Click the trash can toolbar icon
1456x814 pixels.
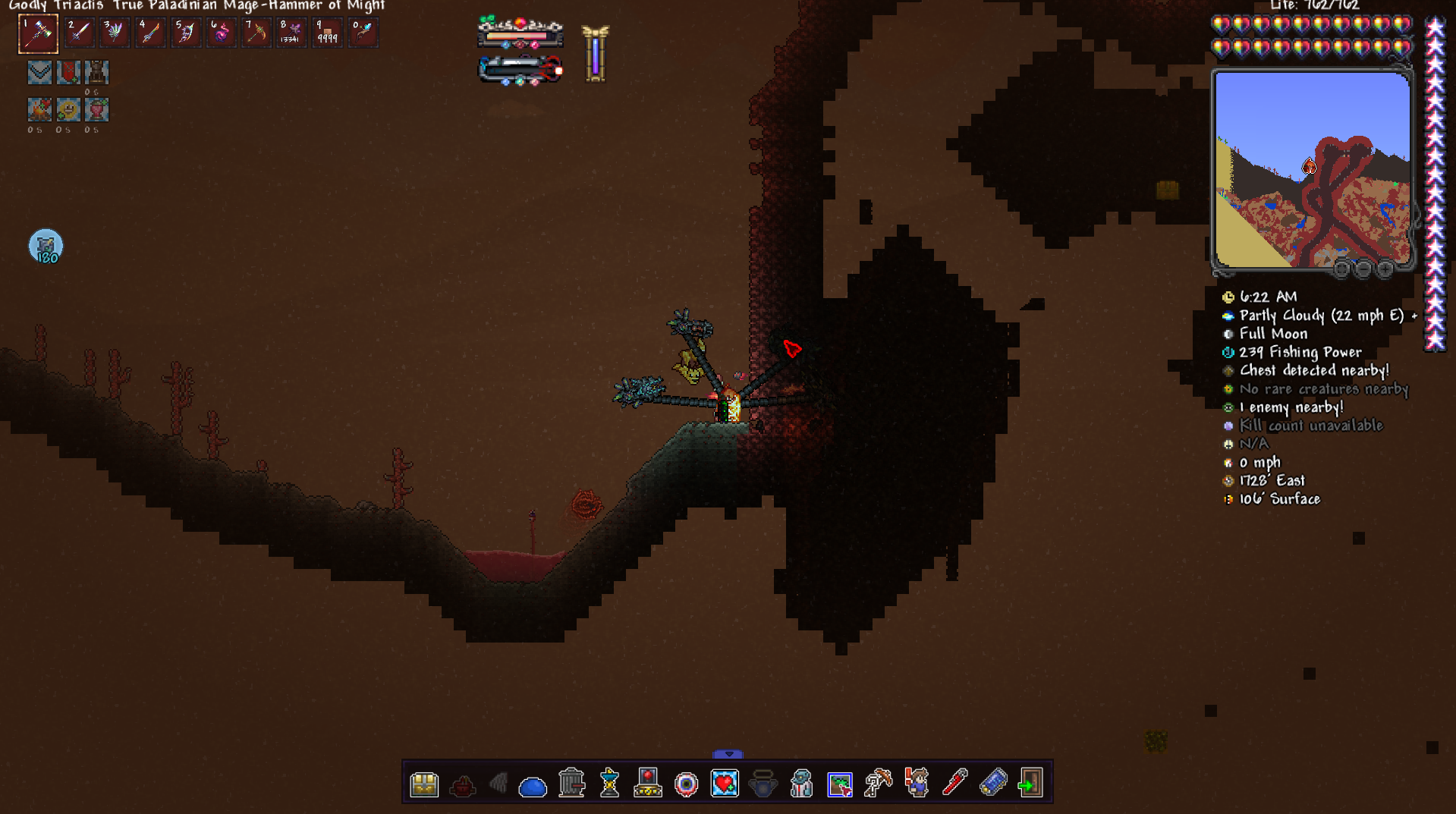pyautogui.click(x=571, y=783)
